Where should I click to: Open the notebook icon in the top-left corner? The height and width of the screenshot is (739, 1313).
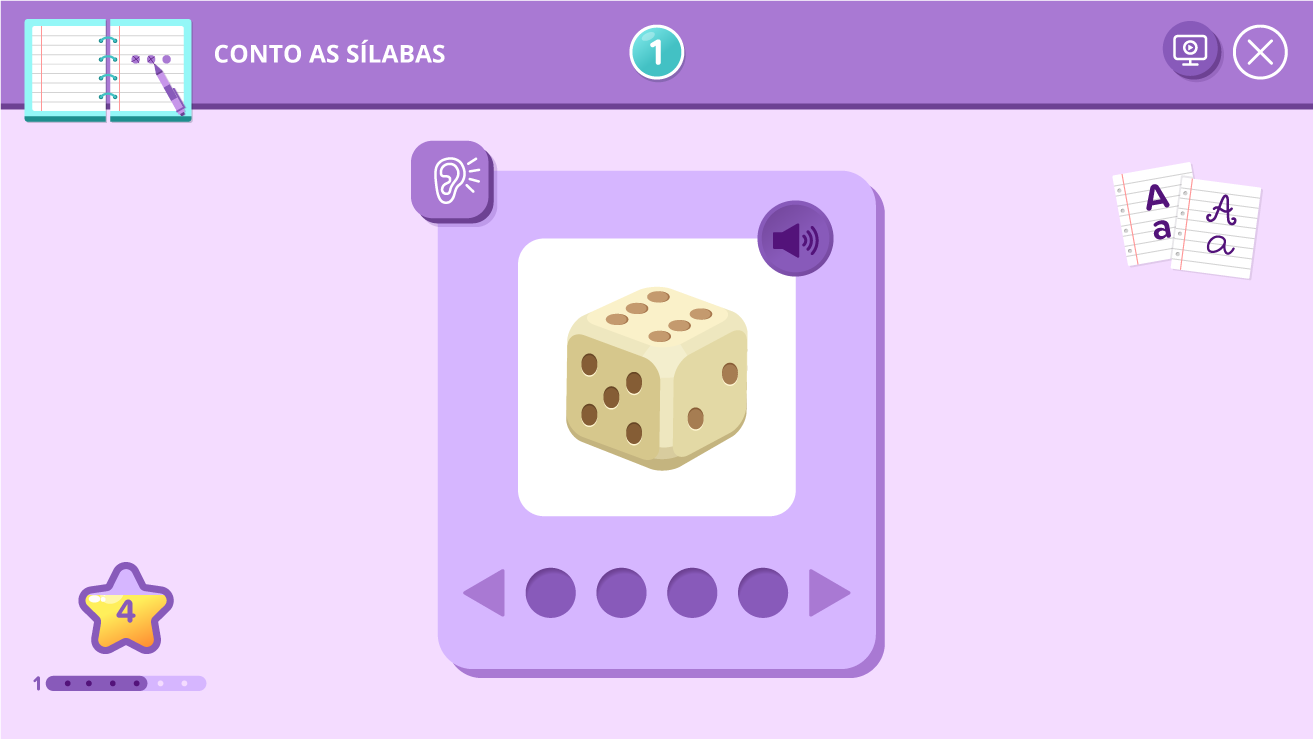(x=107, y=70)
